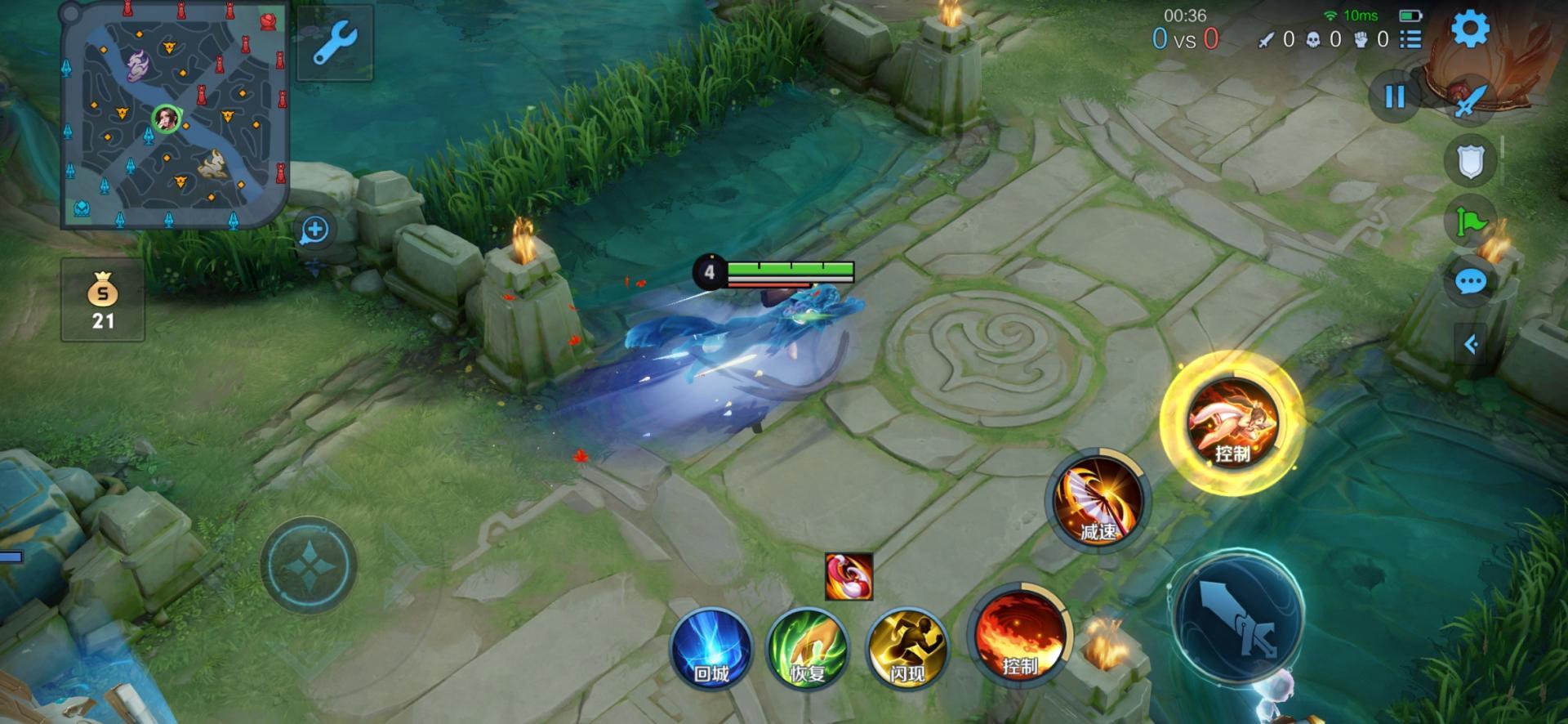Use the 回城 recall ability
The height and width of the screenshot is (724, 1568).
click(x=711, y=648)
